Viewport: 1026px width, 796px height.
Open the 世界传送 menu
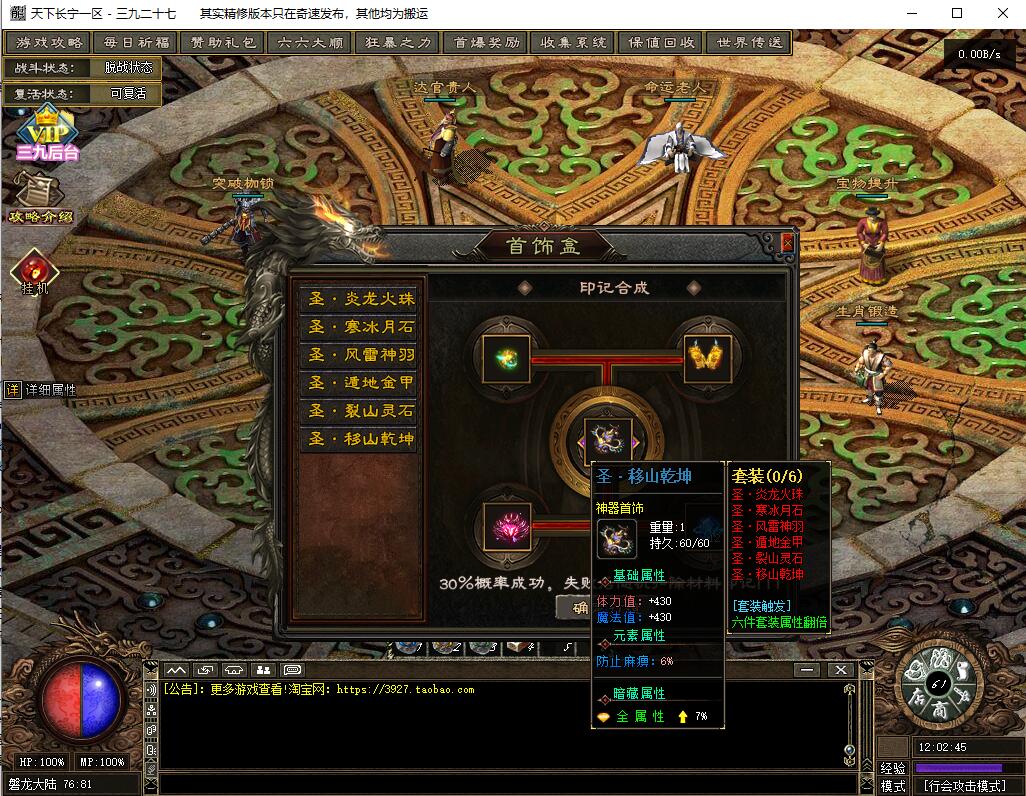tap(748, 43)
